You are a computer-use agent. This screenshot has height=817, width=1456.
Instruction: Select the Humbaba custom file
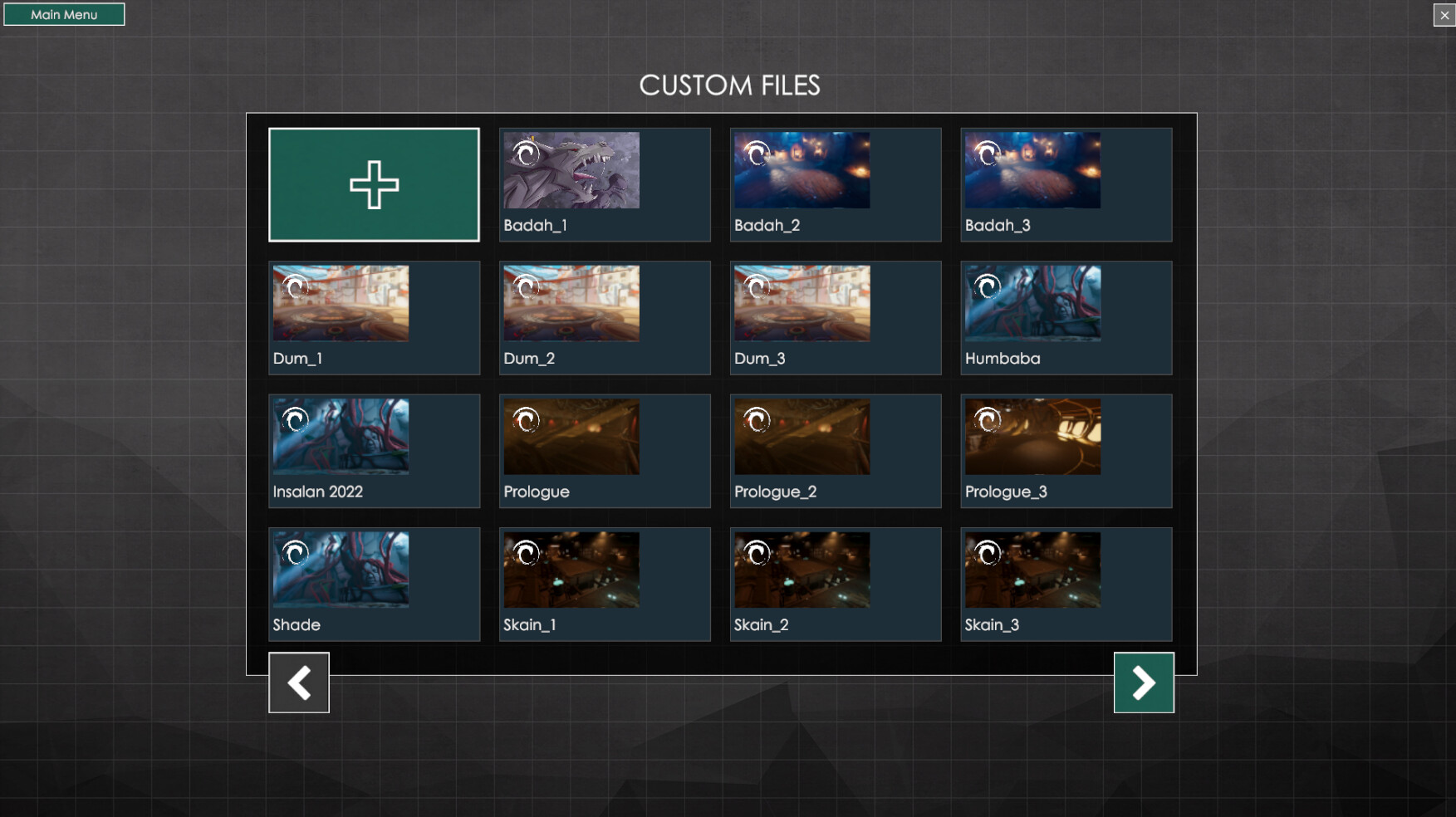click(x=1066, y=317)
